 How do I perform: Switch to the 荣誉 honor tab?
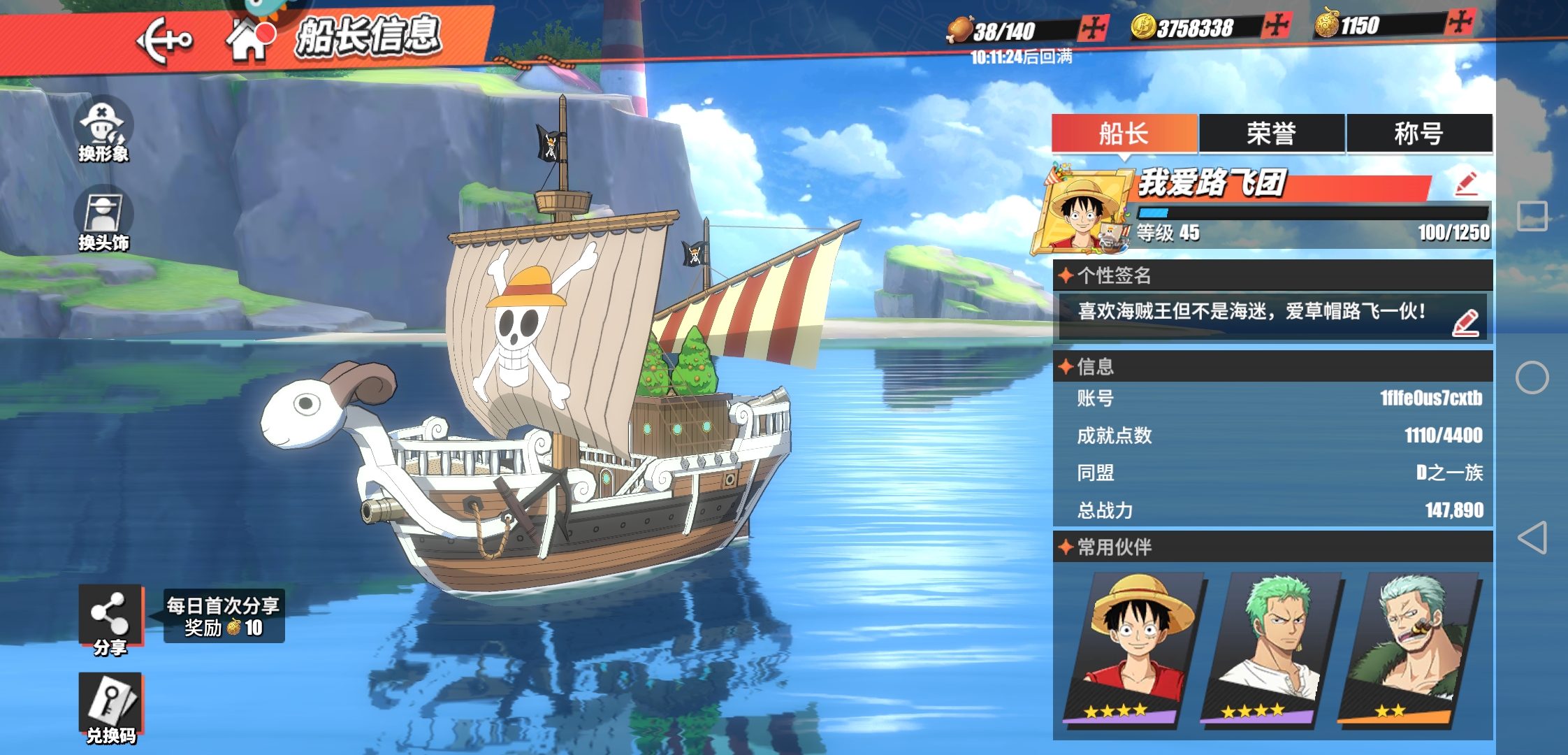1272,133
